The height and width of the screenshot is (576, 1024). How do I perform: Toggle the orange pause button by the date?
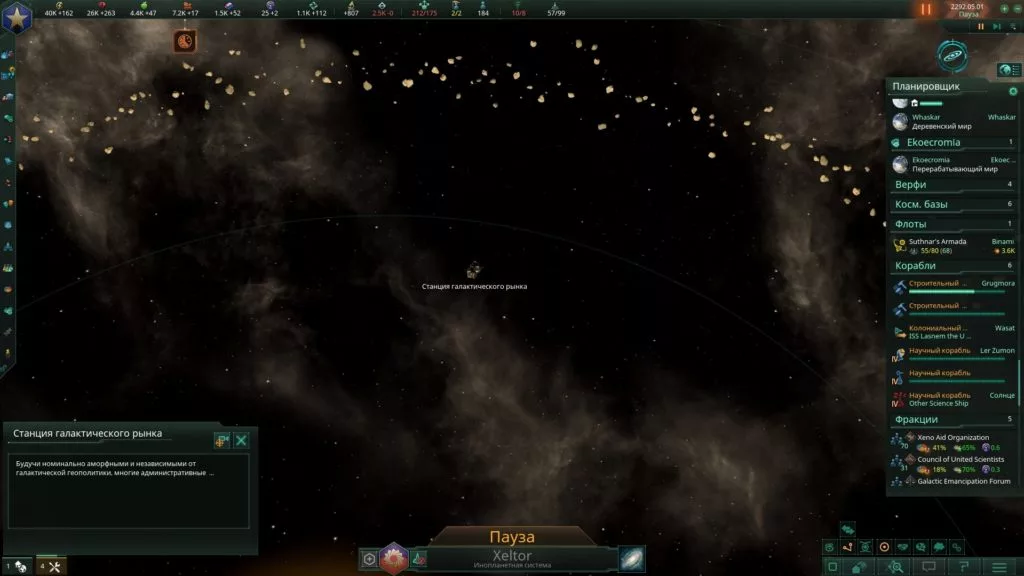tap(925, 9)
